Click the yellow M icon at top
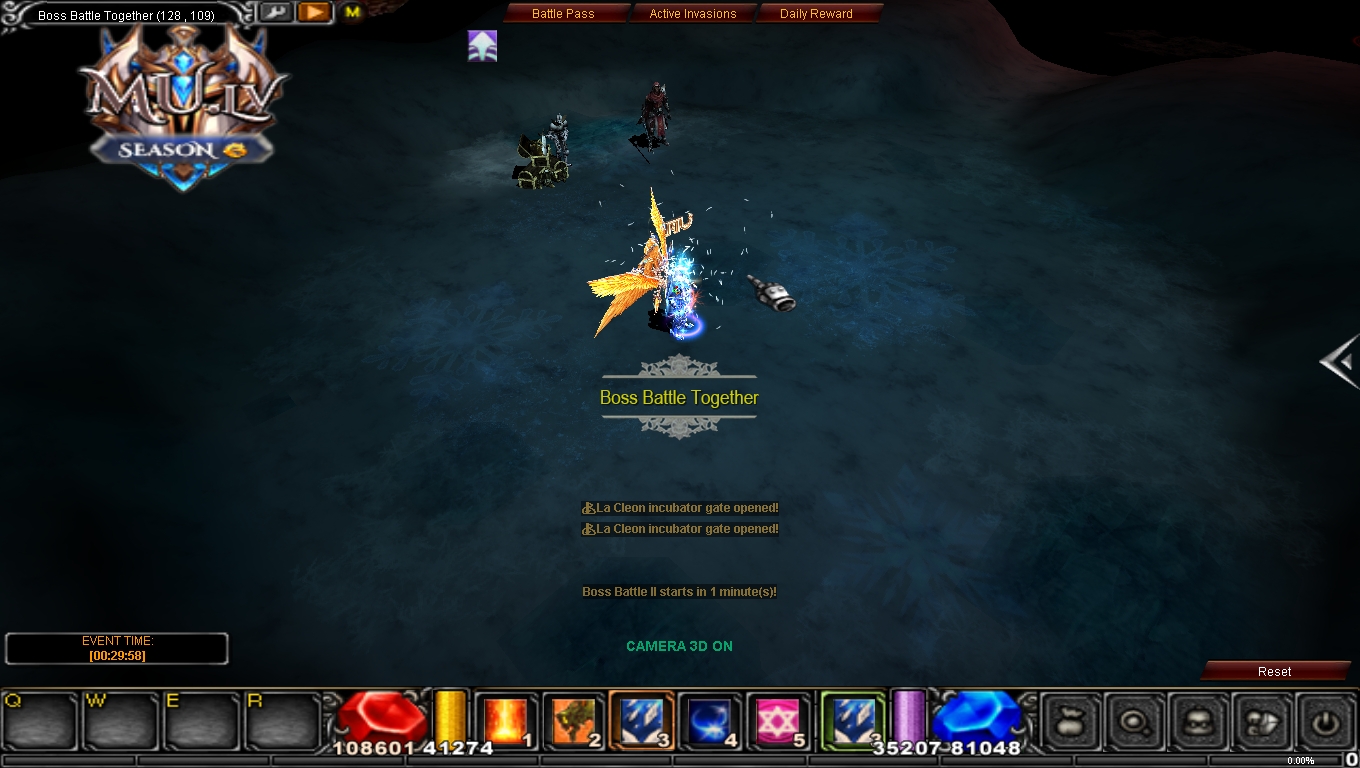 [x=351, y=10]
